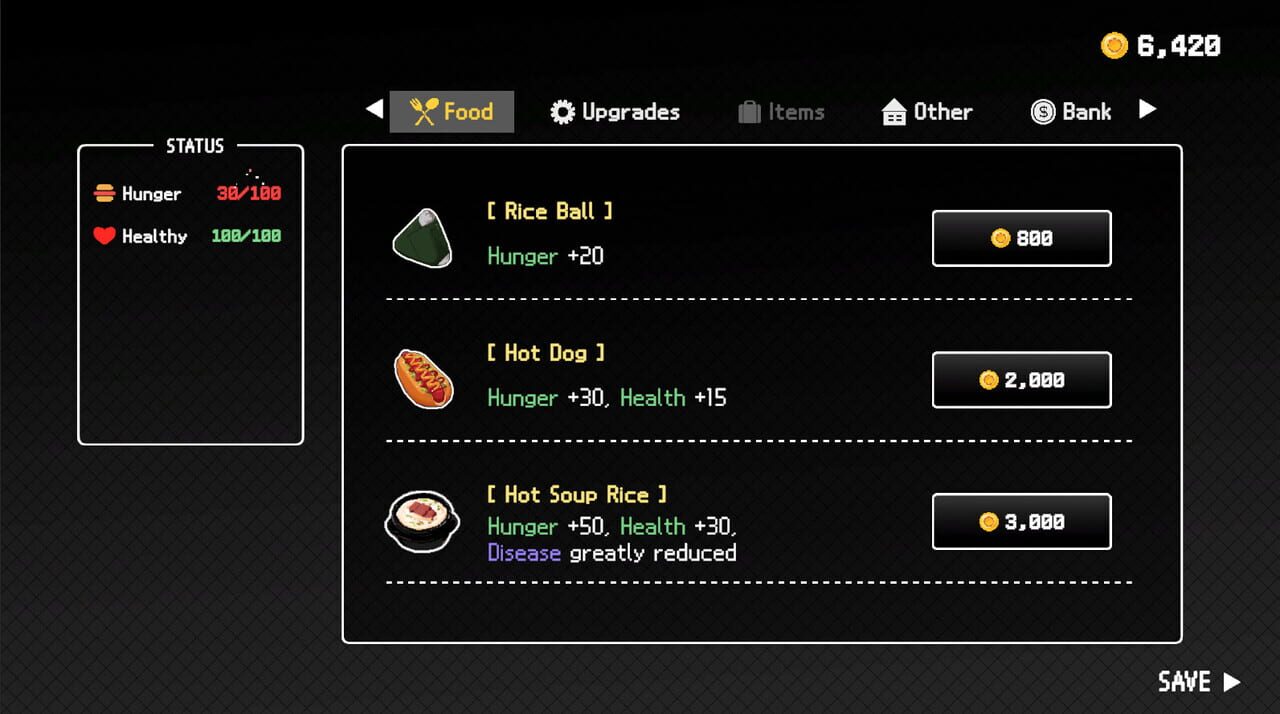
Task: Click the SAVE button
Action: (x=1198, y=682)
